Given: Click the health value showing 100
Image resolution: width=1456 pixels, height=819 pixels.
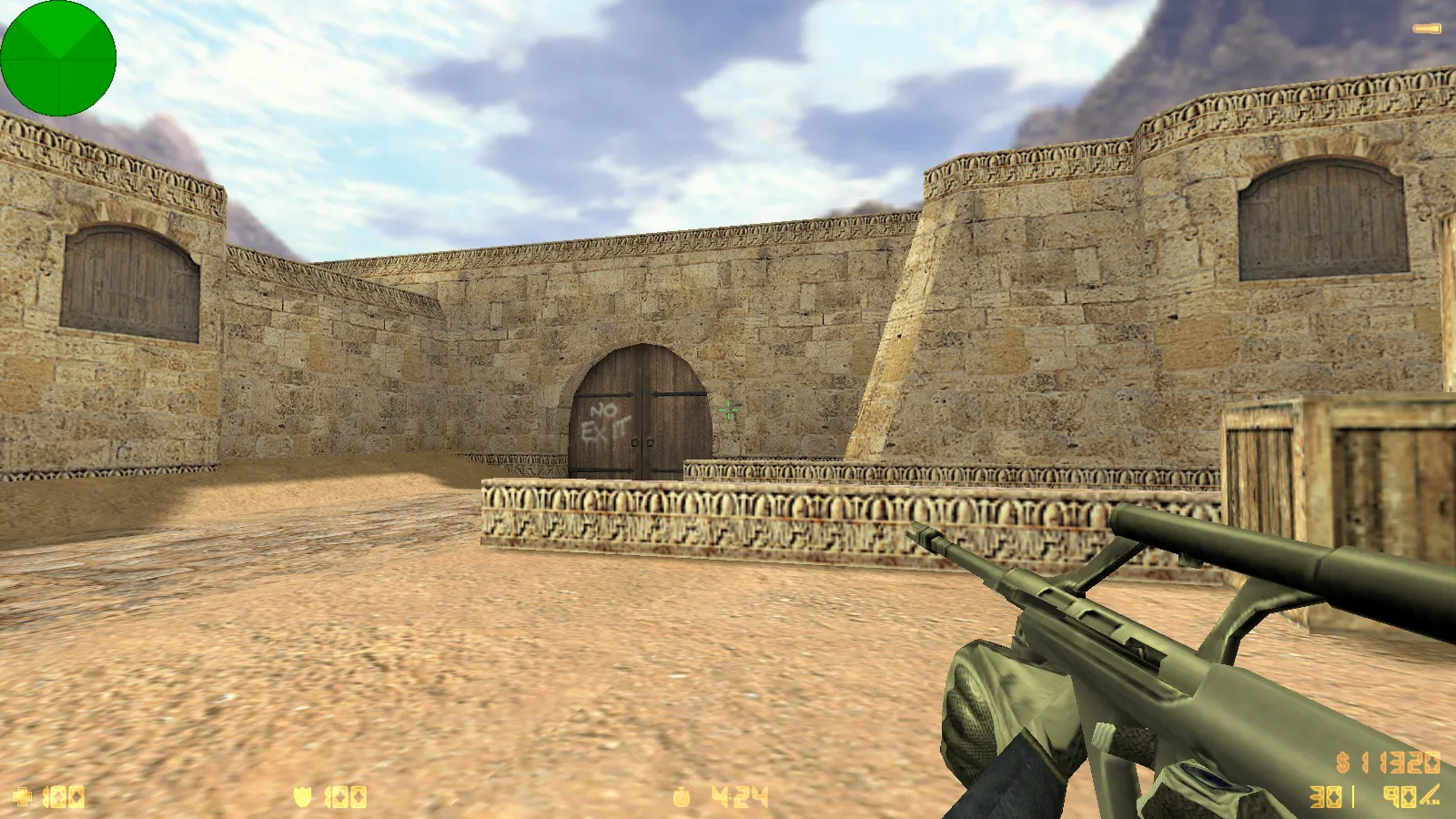Looking at the screenshot, I should (x=64, y=796).
